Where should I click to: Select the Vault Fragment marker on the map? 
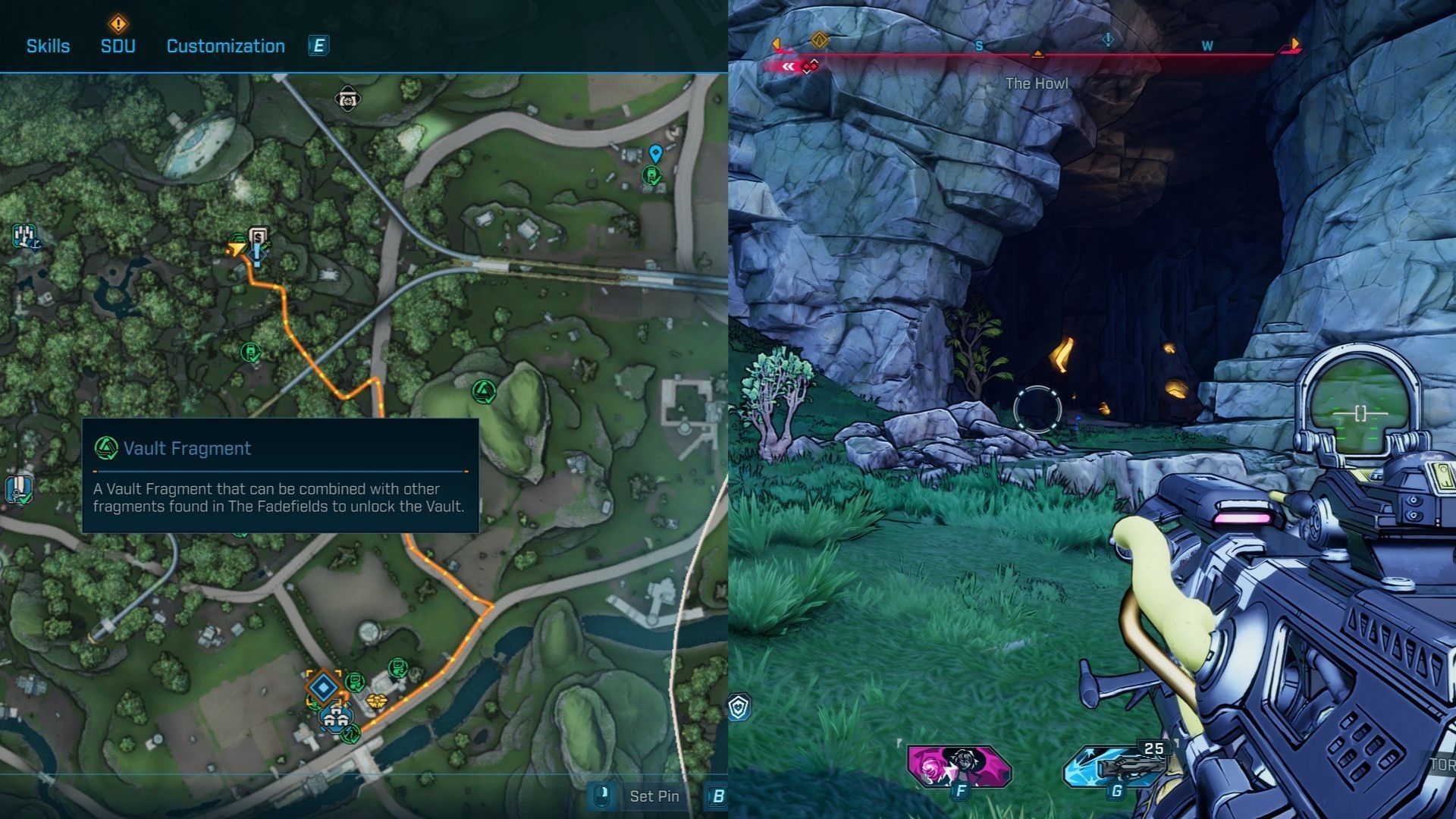click(x=484, y=391)
